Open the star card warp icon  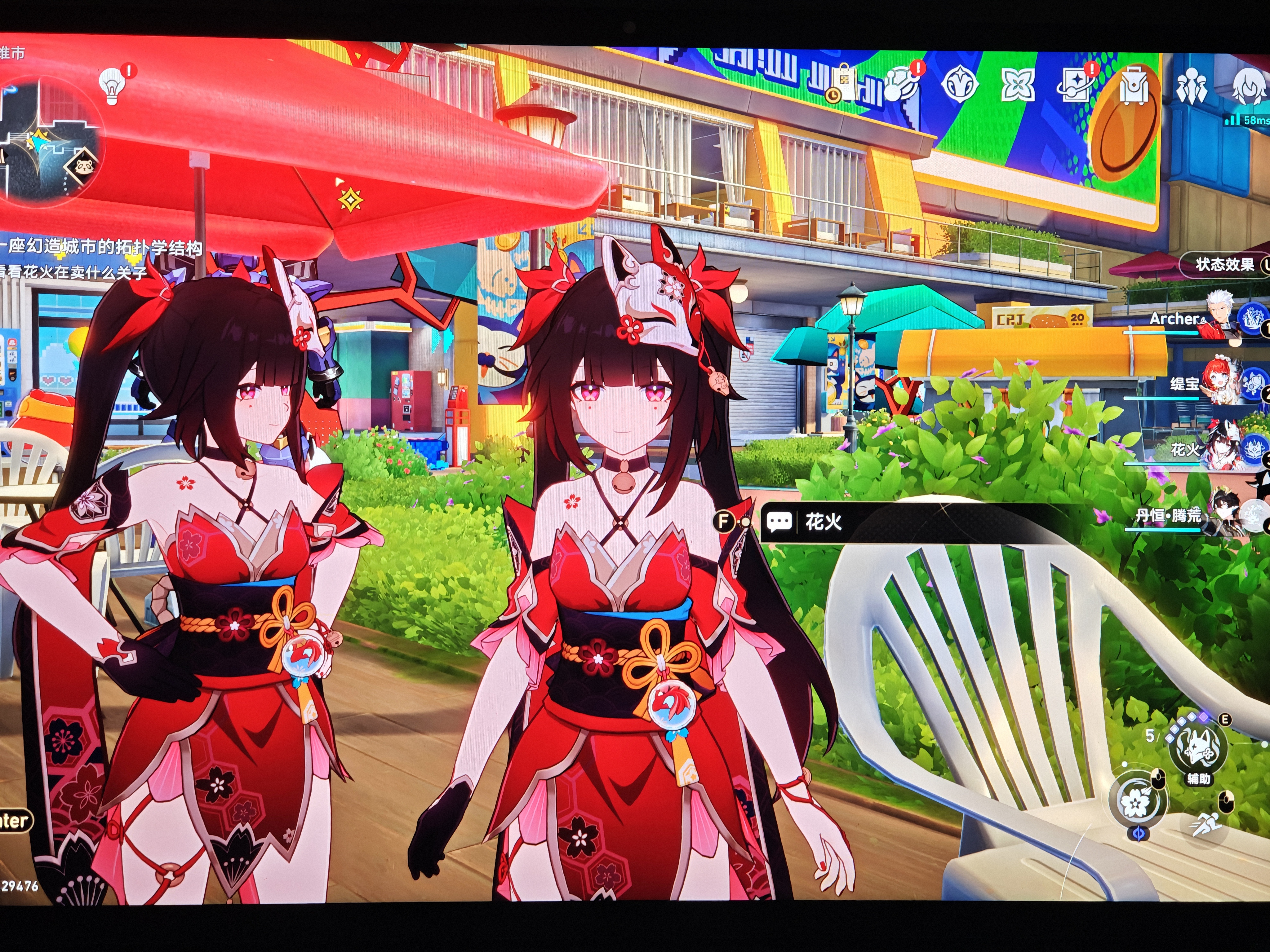pos(1075,86)
